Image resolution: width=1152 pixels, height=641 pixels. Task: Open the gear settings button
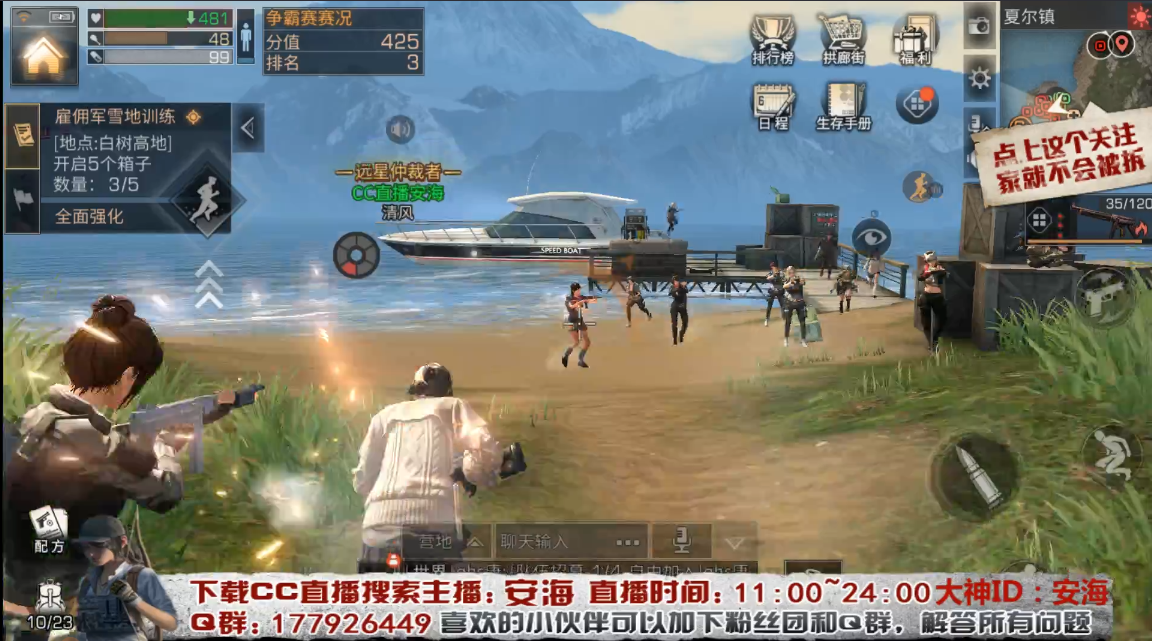tap(979, 78)
